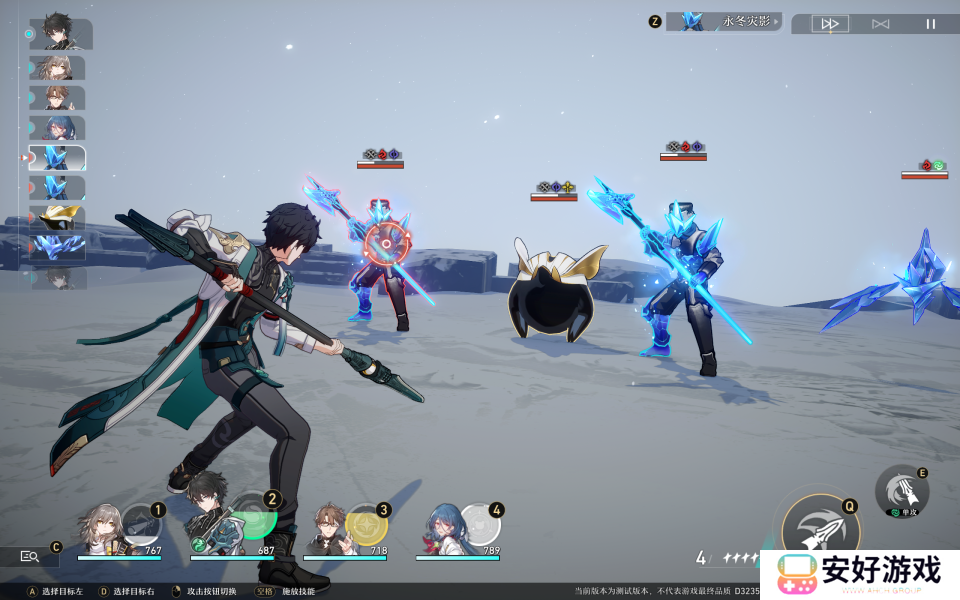Activate the single-target 单攻 skill
The image size is (960, 600).
(902, 491)
